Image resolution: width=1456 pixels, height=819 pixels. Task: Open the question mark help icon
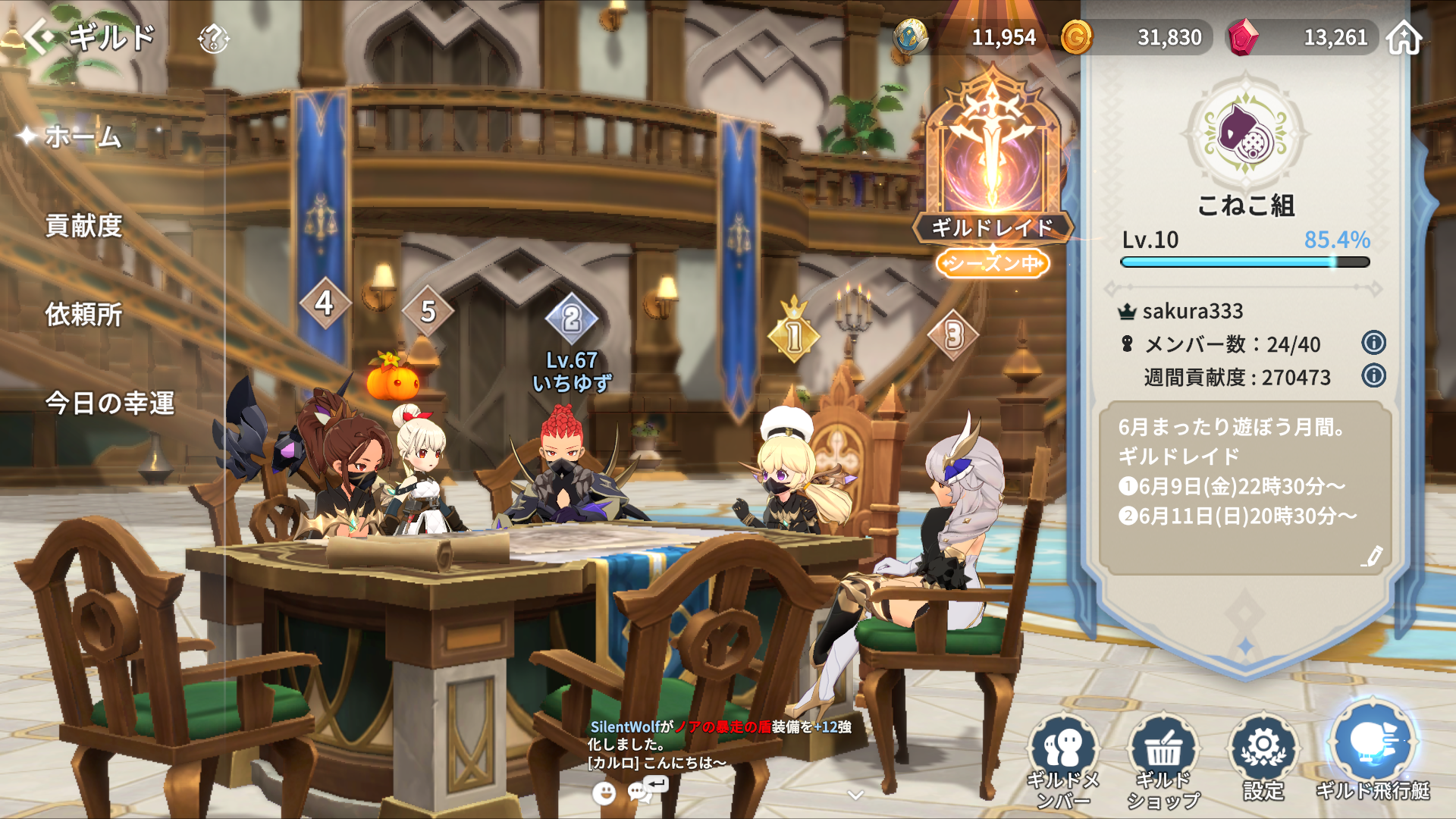(x=213, y=38)
